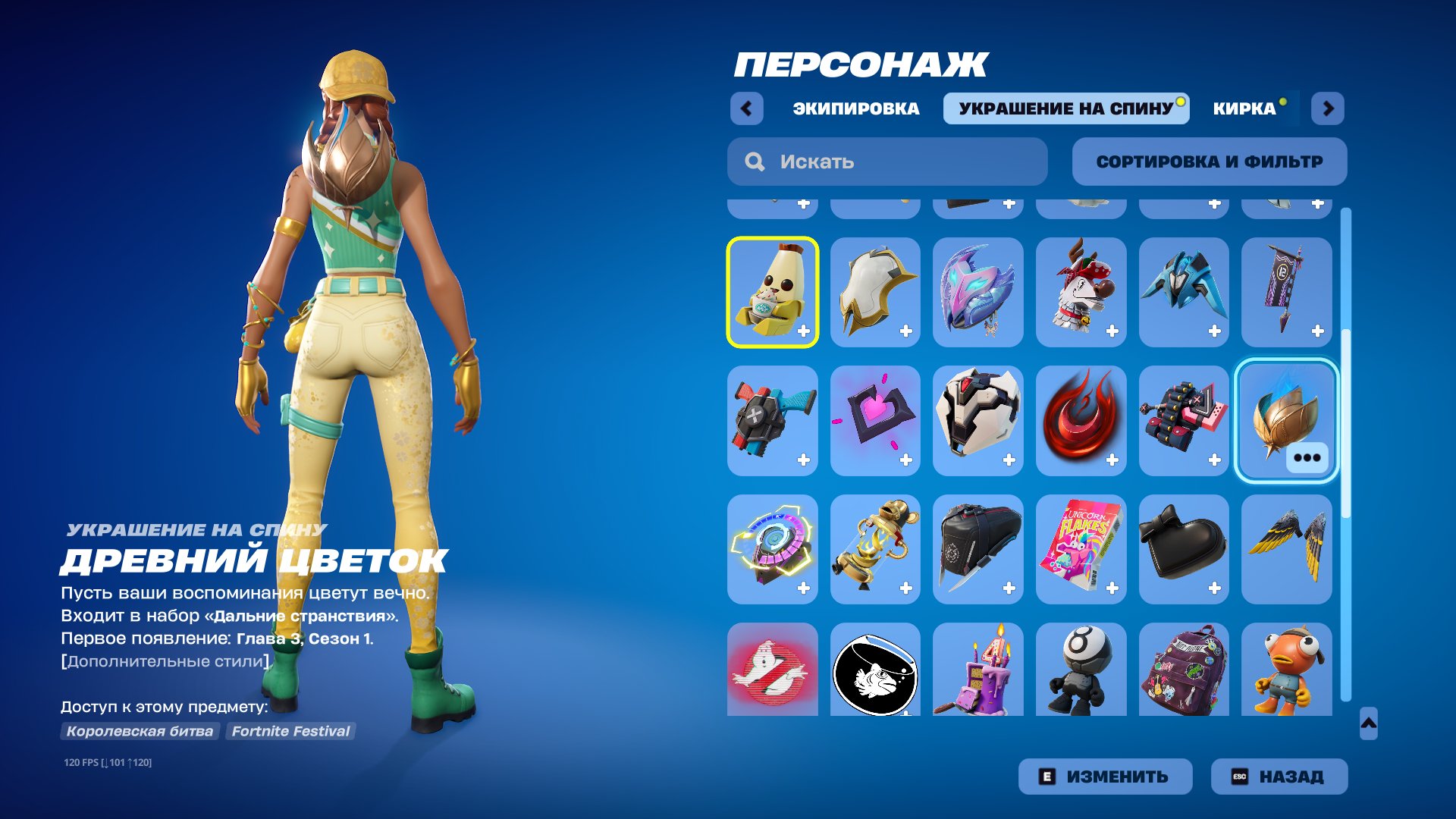Screen dimensions: 1456x819
Task: Open the previous category with the left arrow
Action: pyautogui.click(x=748, y=108)
